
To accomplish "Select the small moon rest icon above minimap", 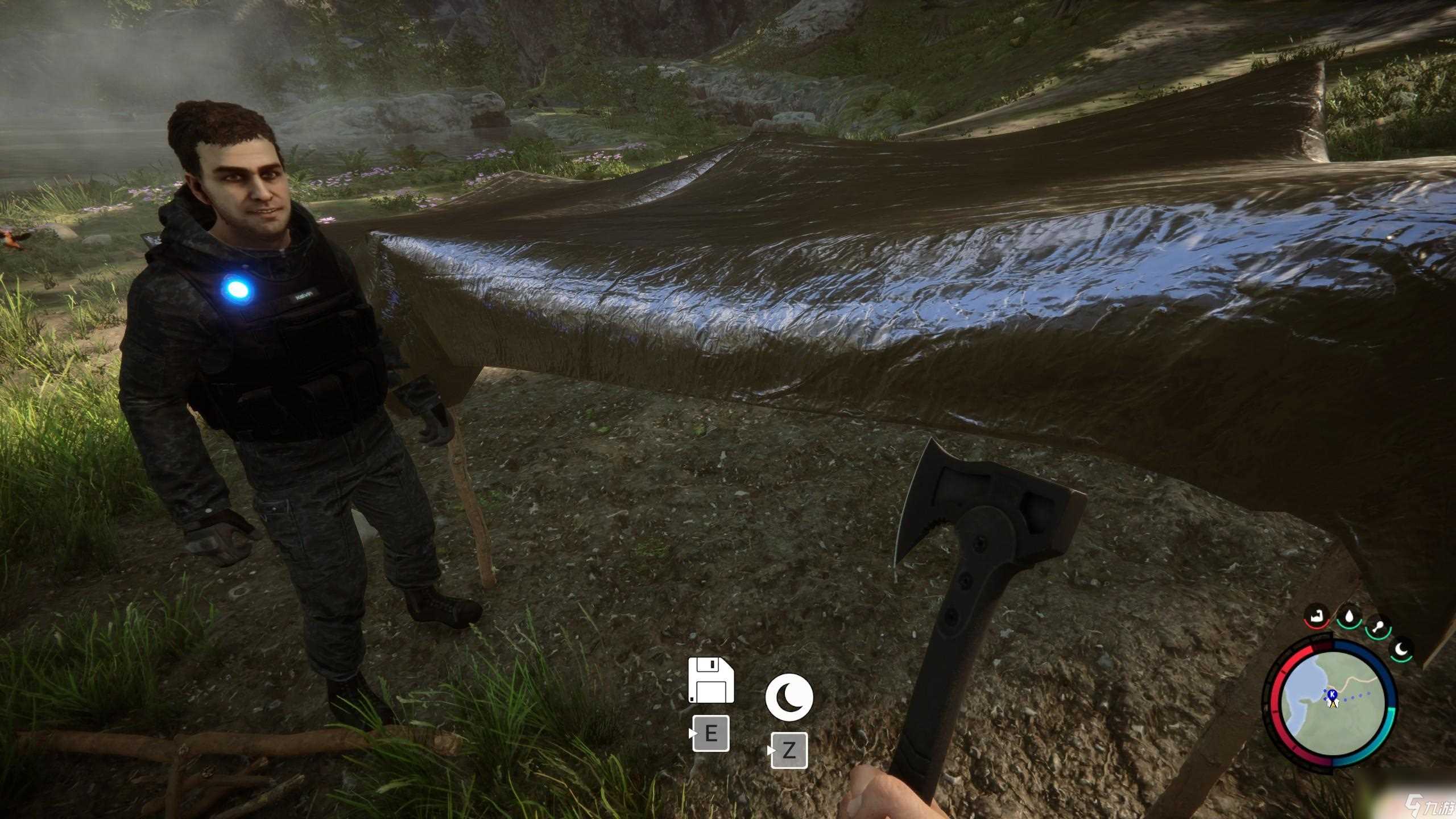I will pos(1400,648).
